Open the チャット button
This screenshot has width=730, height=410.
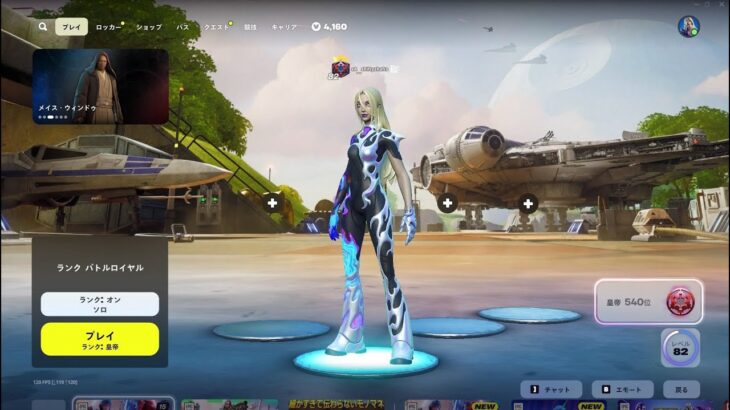pos(551,389)
